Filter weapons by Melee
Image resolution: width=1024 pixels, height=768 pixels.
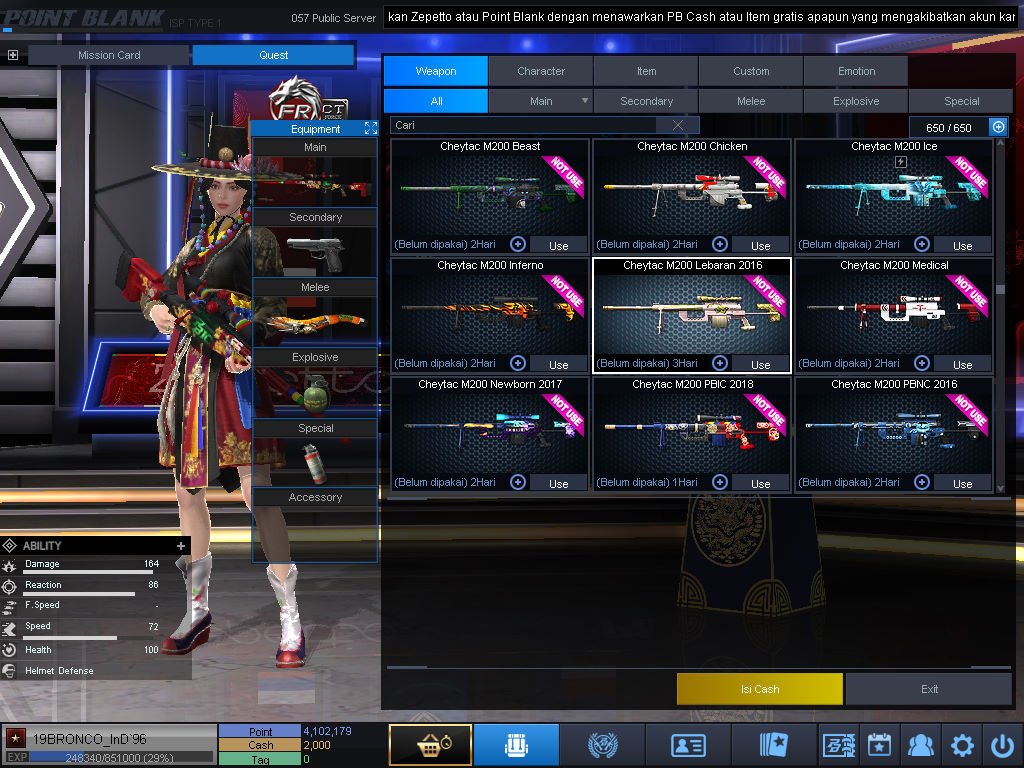(x=751, y=101)
